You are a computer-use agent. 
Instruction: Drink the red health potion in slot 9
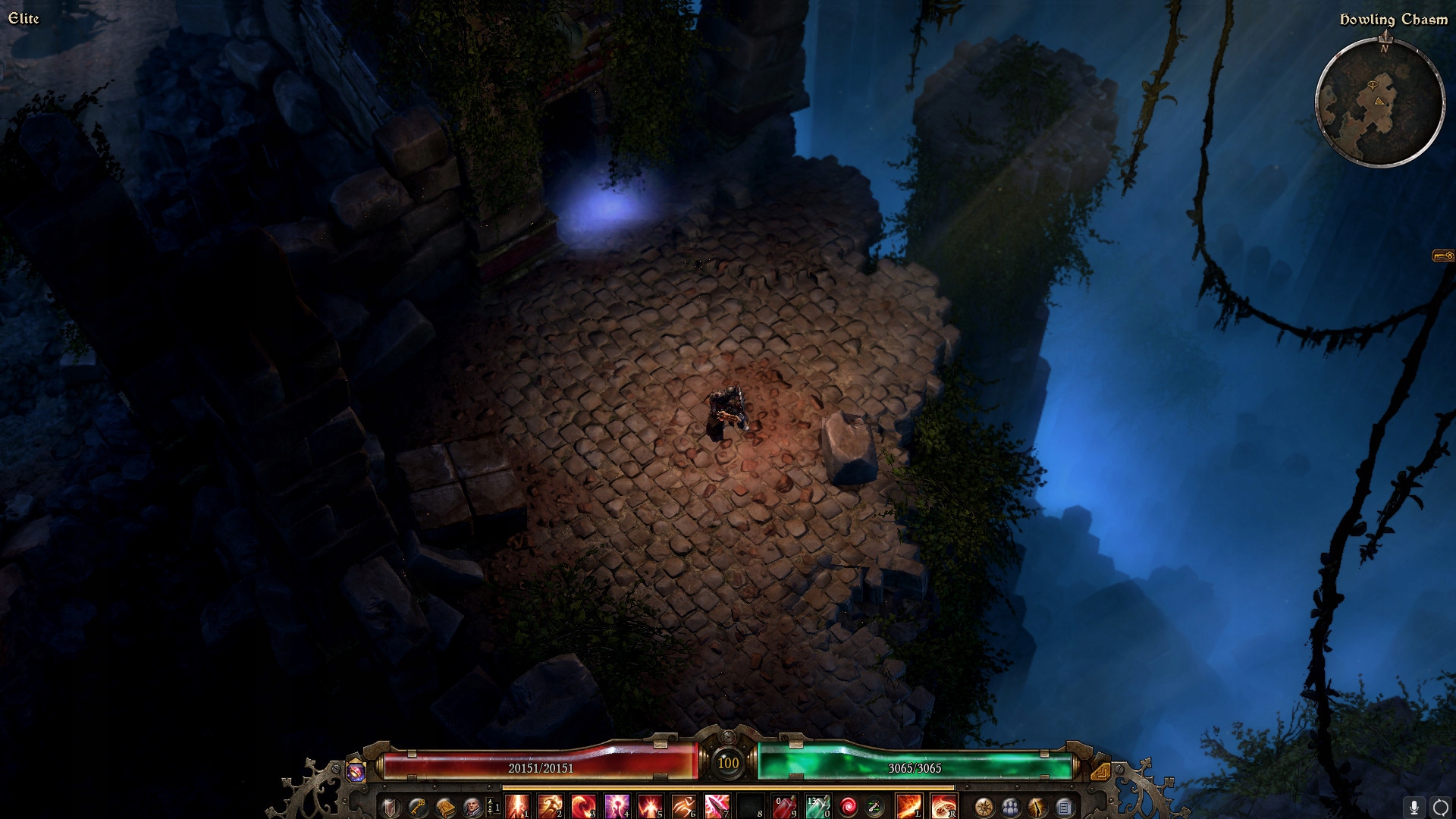pyautogui.click(x=783, y=806)
